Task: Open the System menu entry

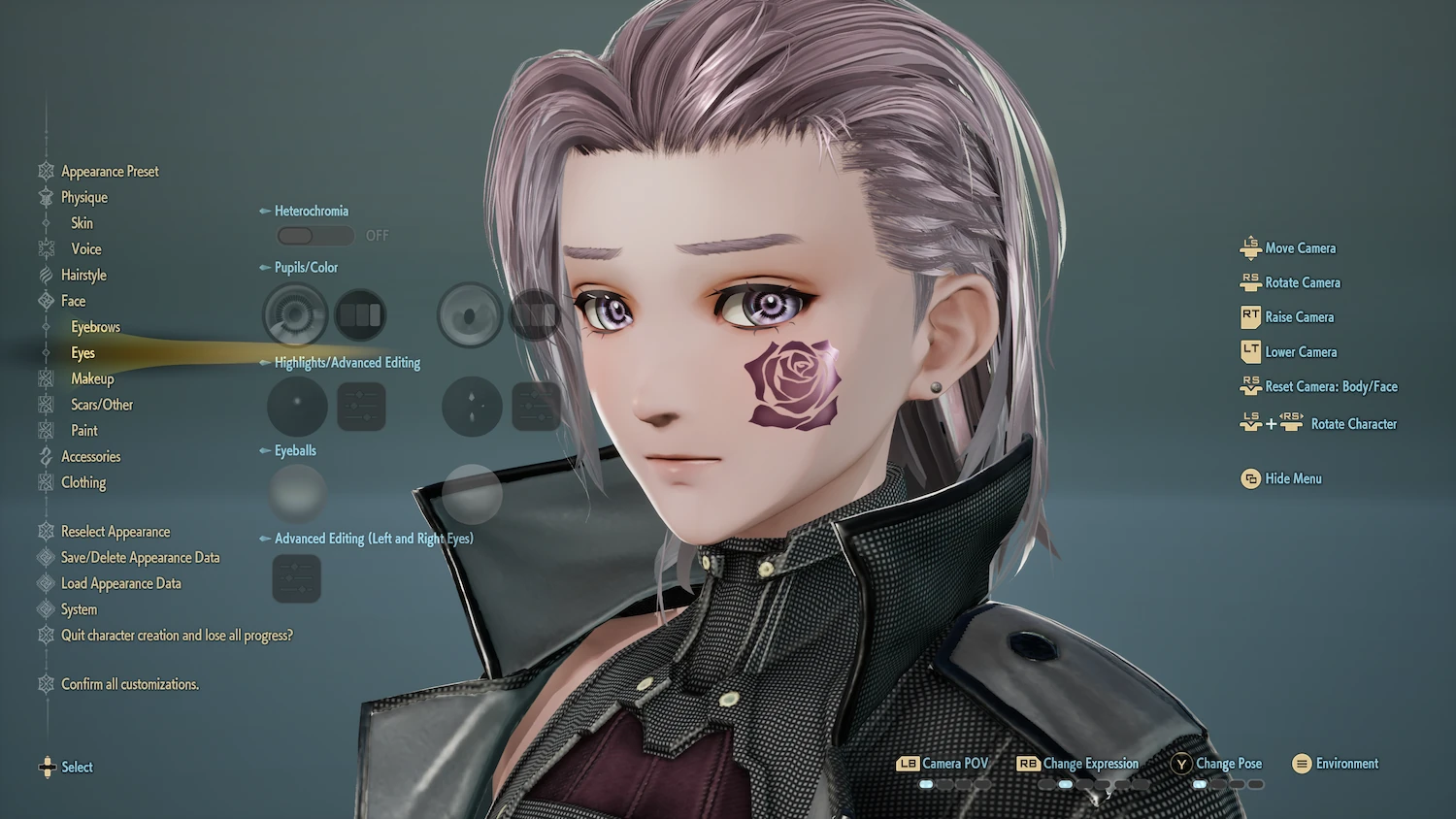Action: click(x=83, y=609)
